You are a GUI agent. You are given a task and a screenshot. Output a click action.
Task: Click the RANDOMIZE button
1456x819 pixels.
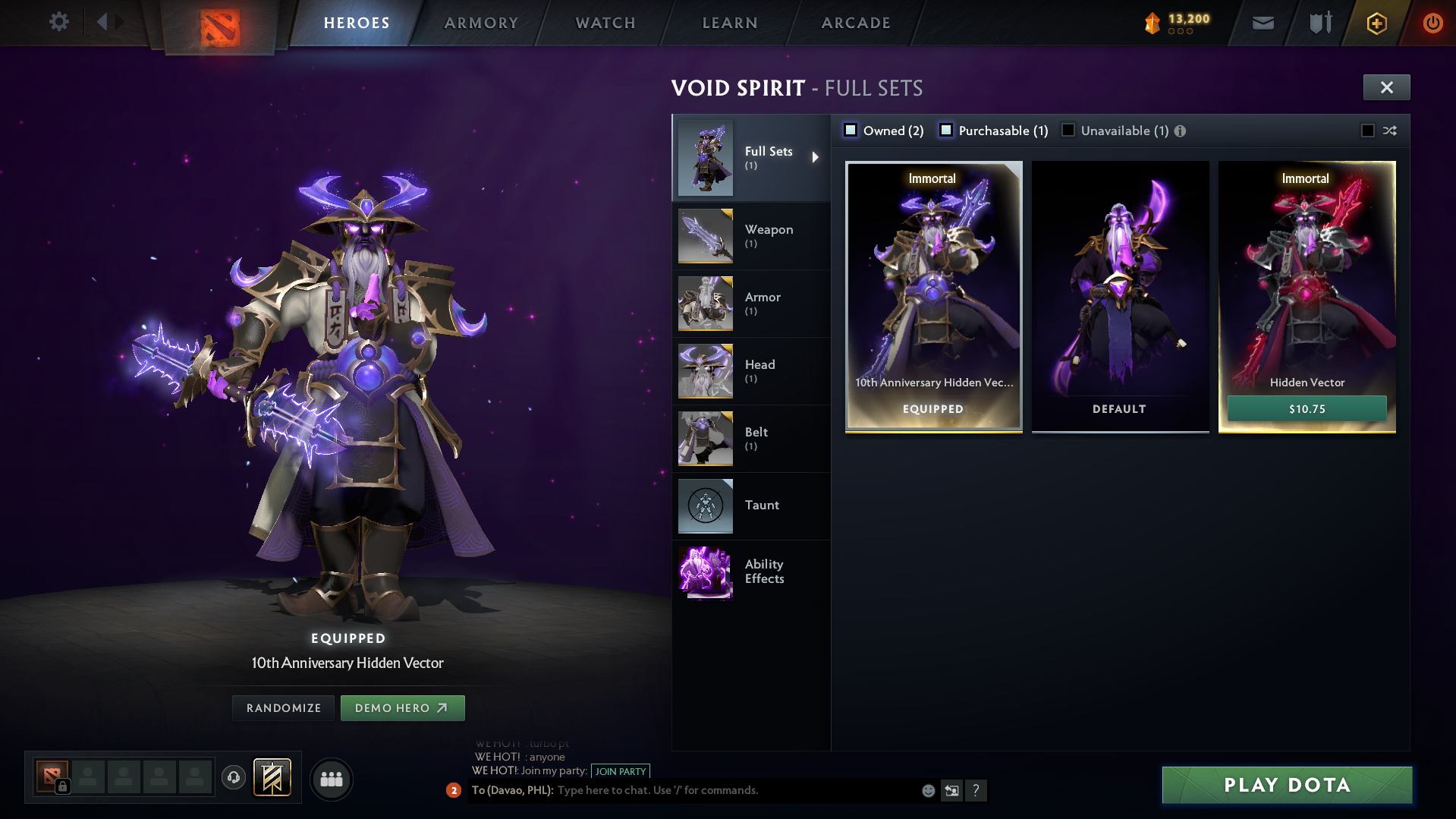click(282, 707)
